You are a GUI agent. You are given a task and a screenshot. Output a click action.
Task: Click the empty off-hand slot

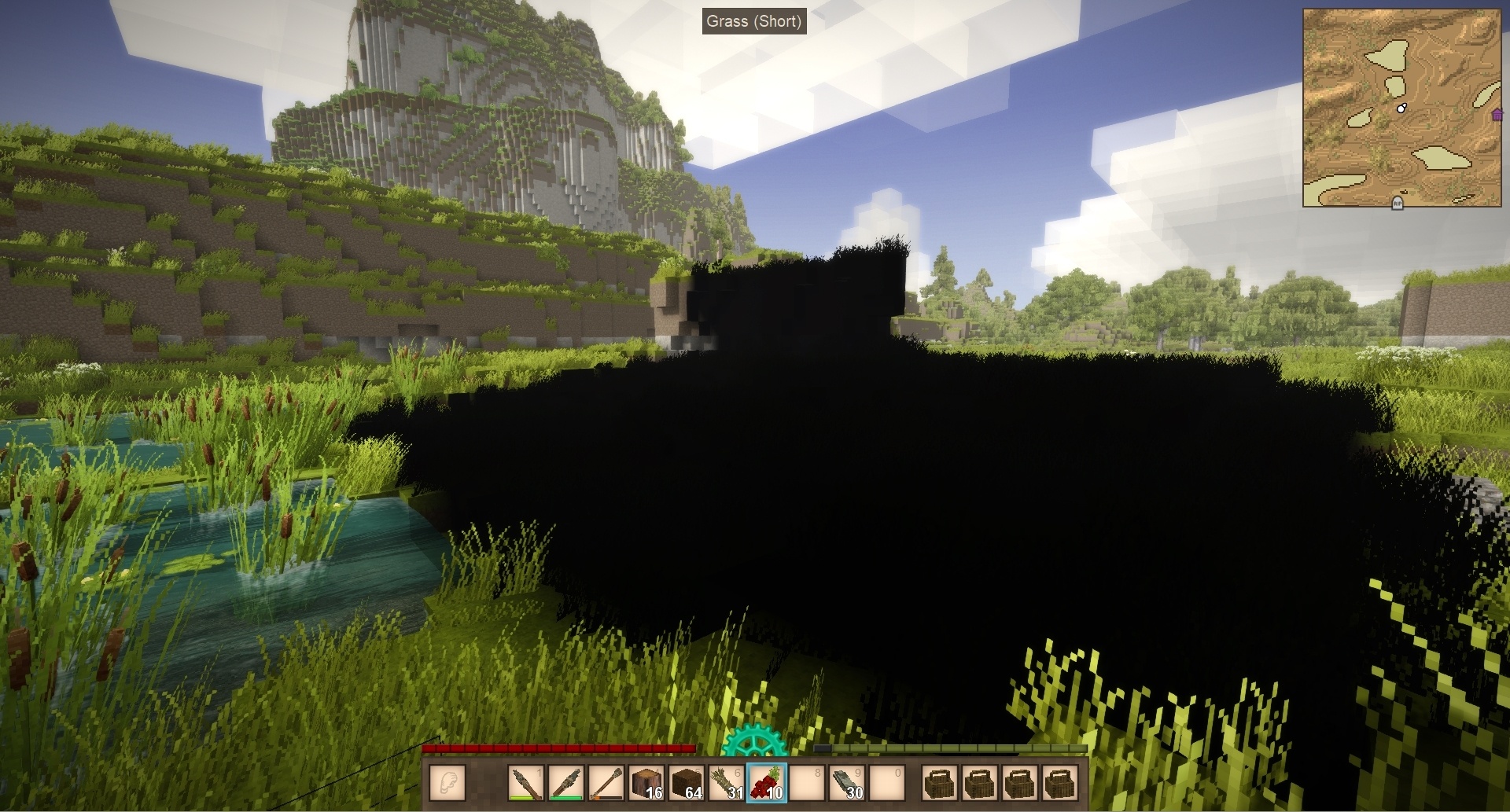pos(448,783)
